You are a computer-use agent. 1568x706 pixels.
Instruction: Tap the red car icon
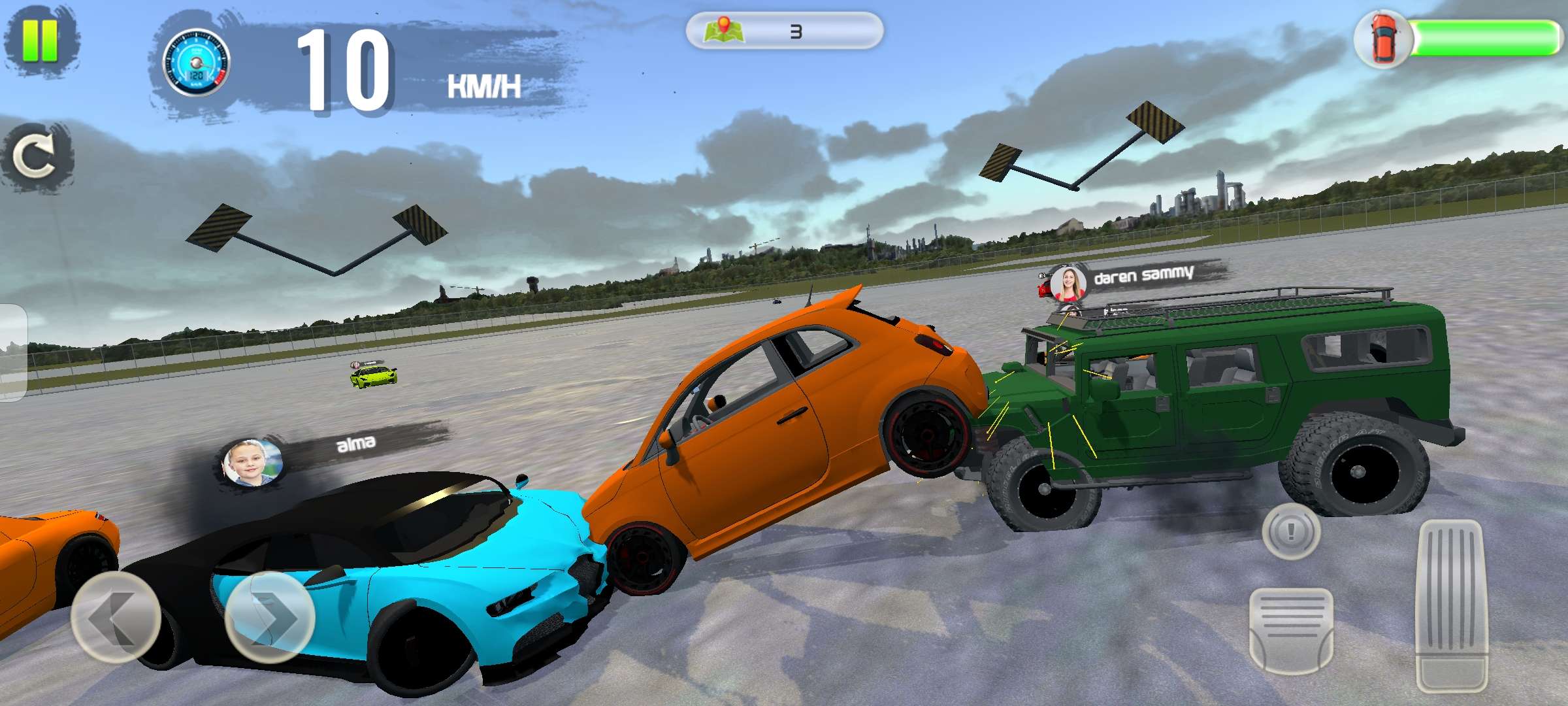1384,39
